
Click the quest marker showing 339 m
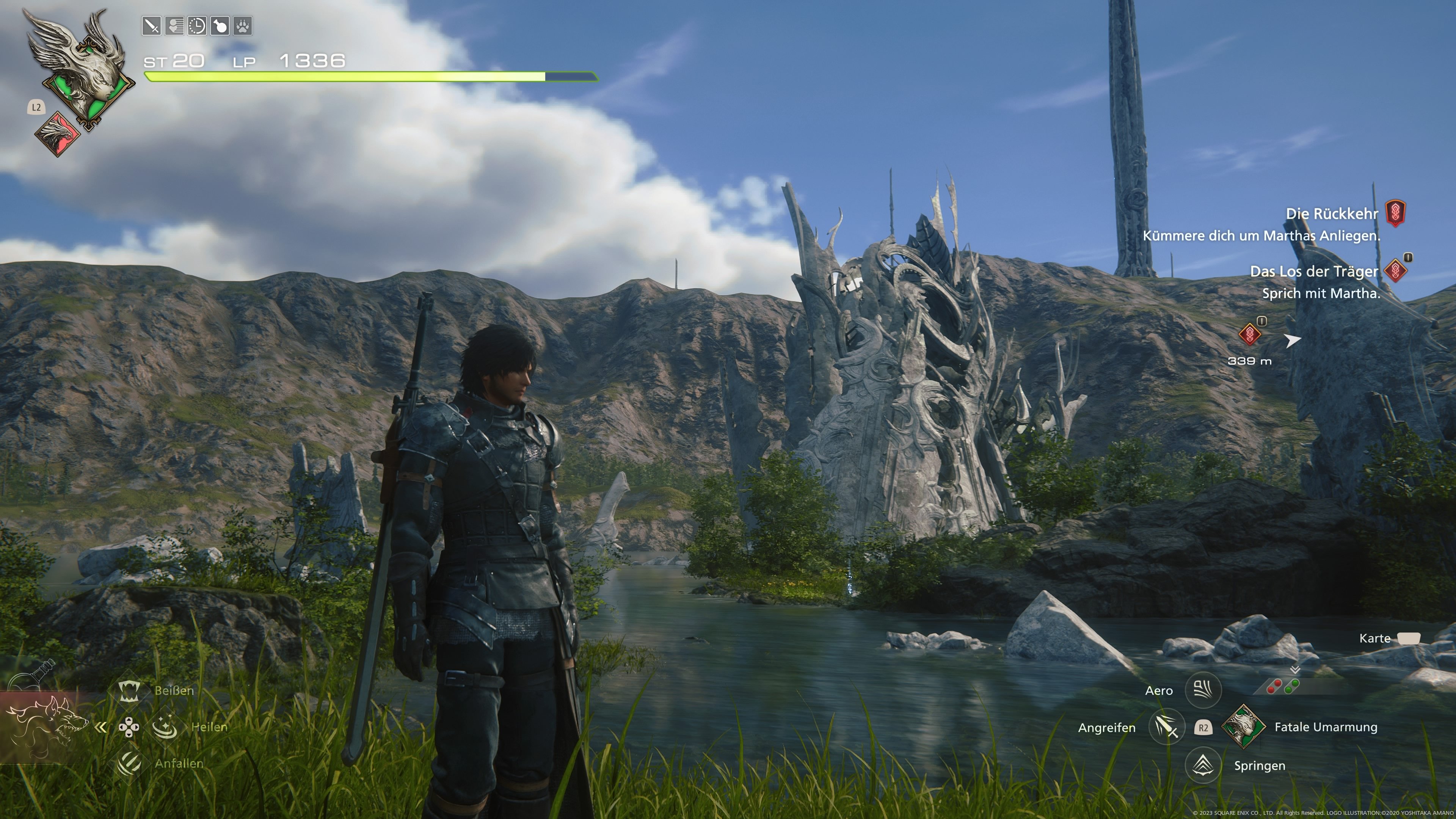1250,334
